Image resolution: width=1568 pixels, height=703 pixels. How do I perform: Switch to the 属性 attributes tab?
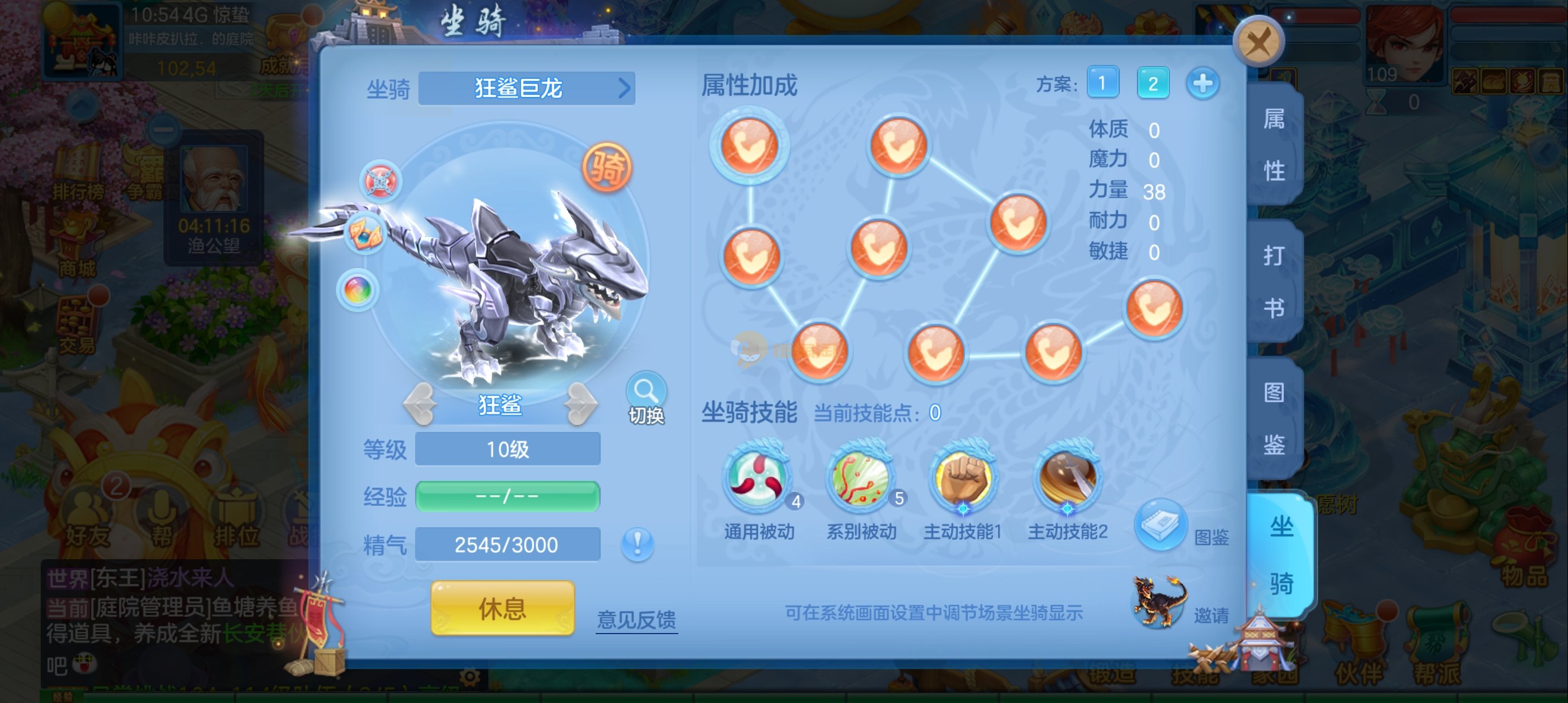pos(1274,145)
